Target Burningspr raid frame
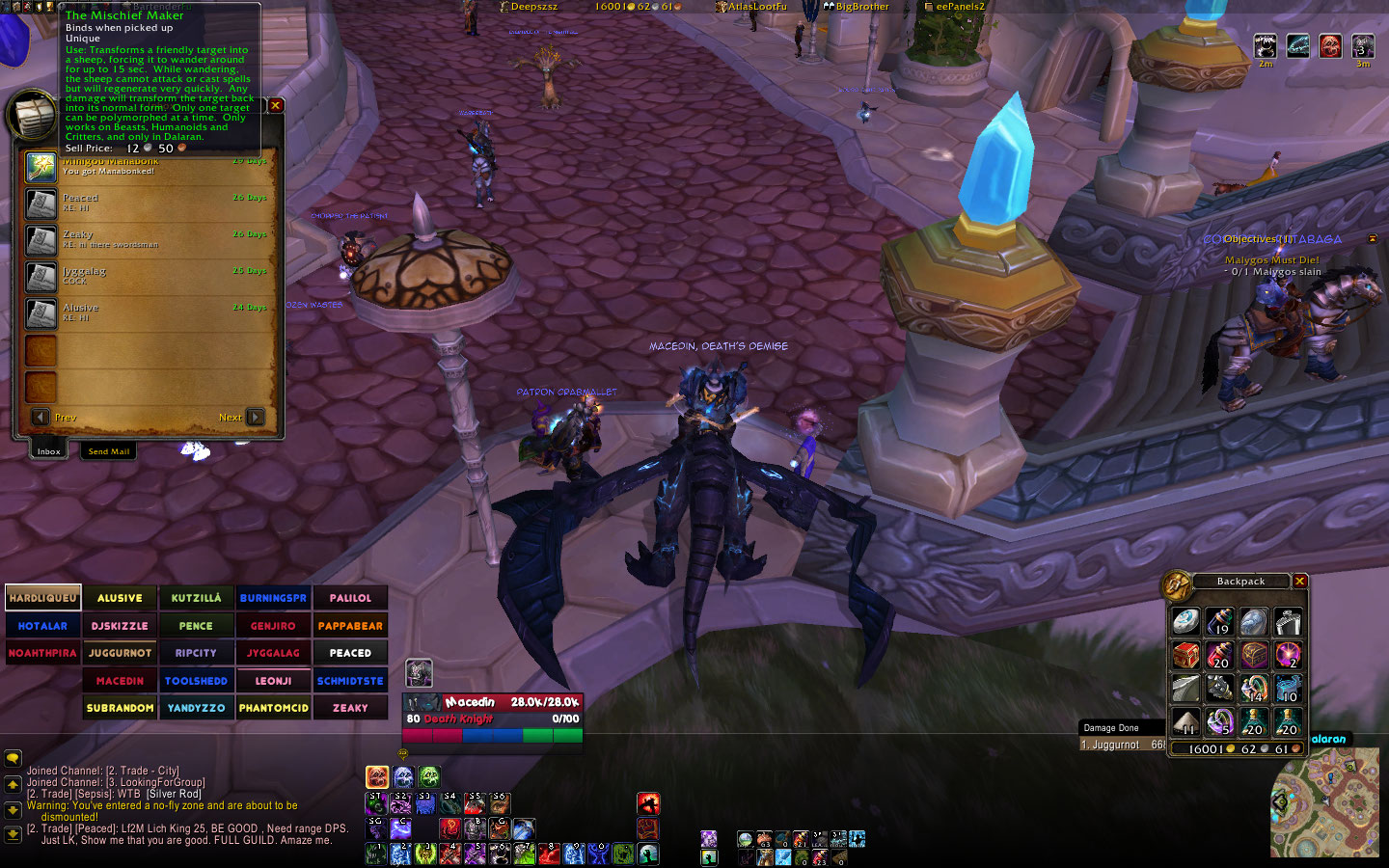The height and width of the screenshot is (868, 1389). 273,598
